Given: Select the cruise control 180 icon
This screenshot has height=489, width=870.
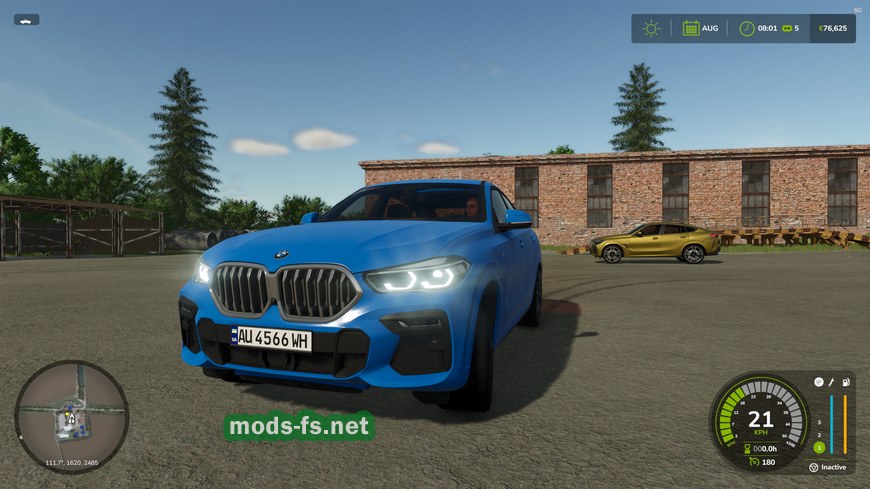Looking at the screenshot, I should coord(752,461).
